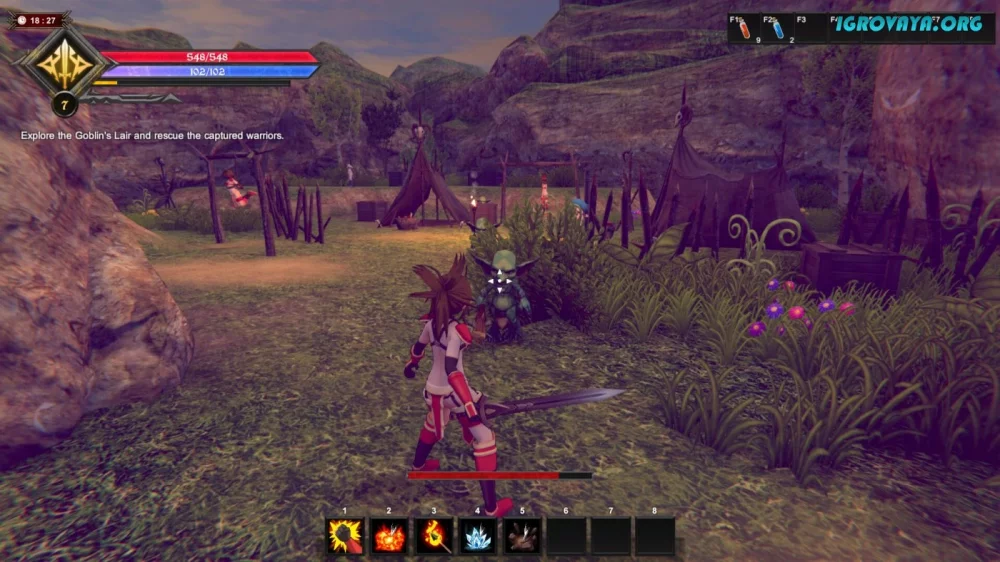This screenshot has height=562, width=1000.
Task: Select the Goblin's Lair quest objective text
Action: [x=152, y=135]
